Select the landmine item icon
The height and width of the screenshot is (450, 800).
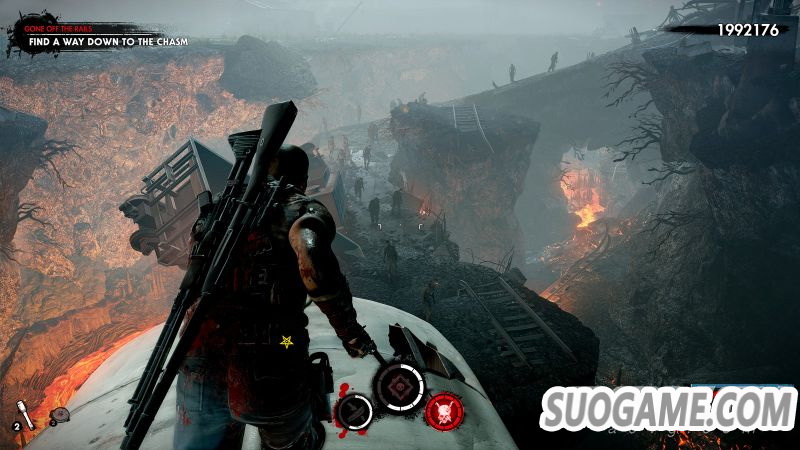61,415
